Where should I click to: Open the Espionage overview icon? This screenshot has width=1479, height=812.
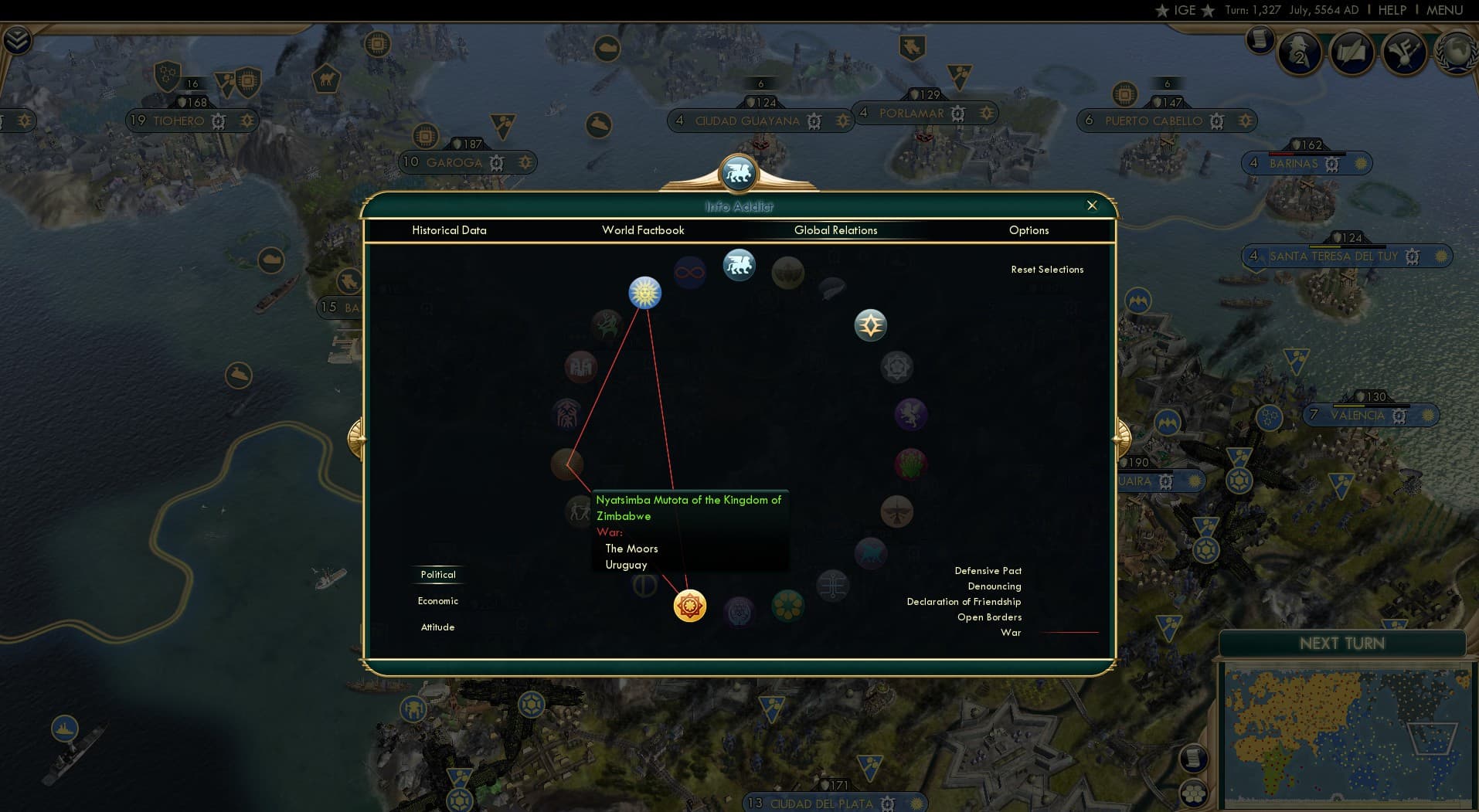coord(1299,53)
